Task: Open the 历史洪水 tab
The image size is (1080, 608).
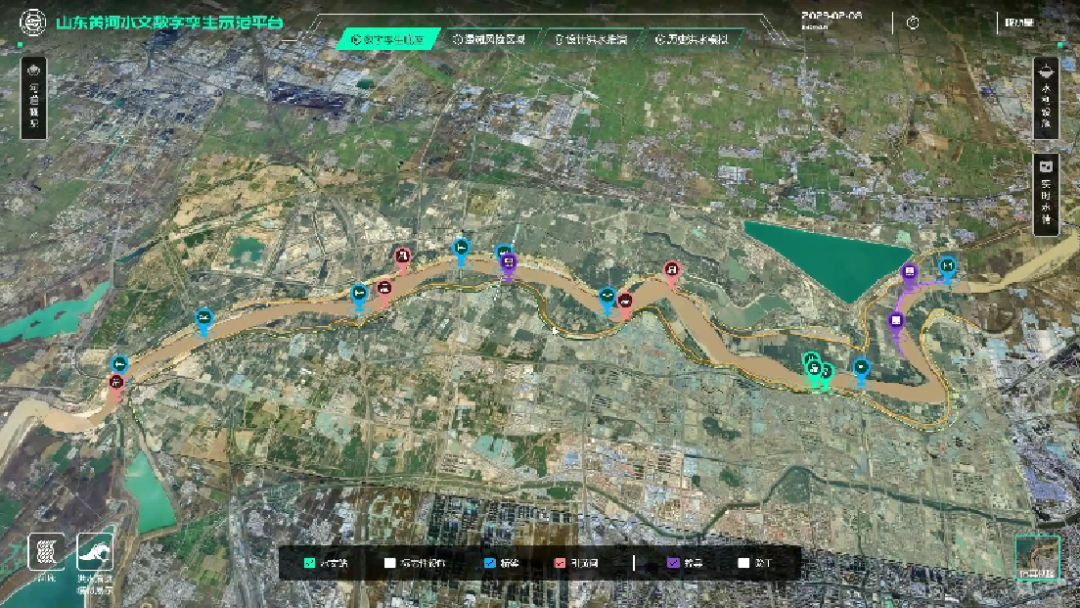Action: click(x=690, y=40)
